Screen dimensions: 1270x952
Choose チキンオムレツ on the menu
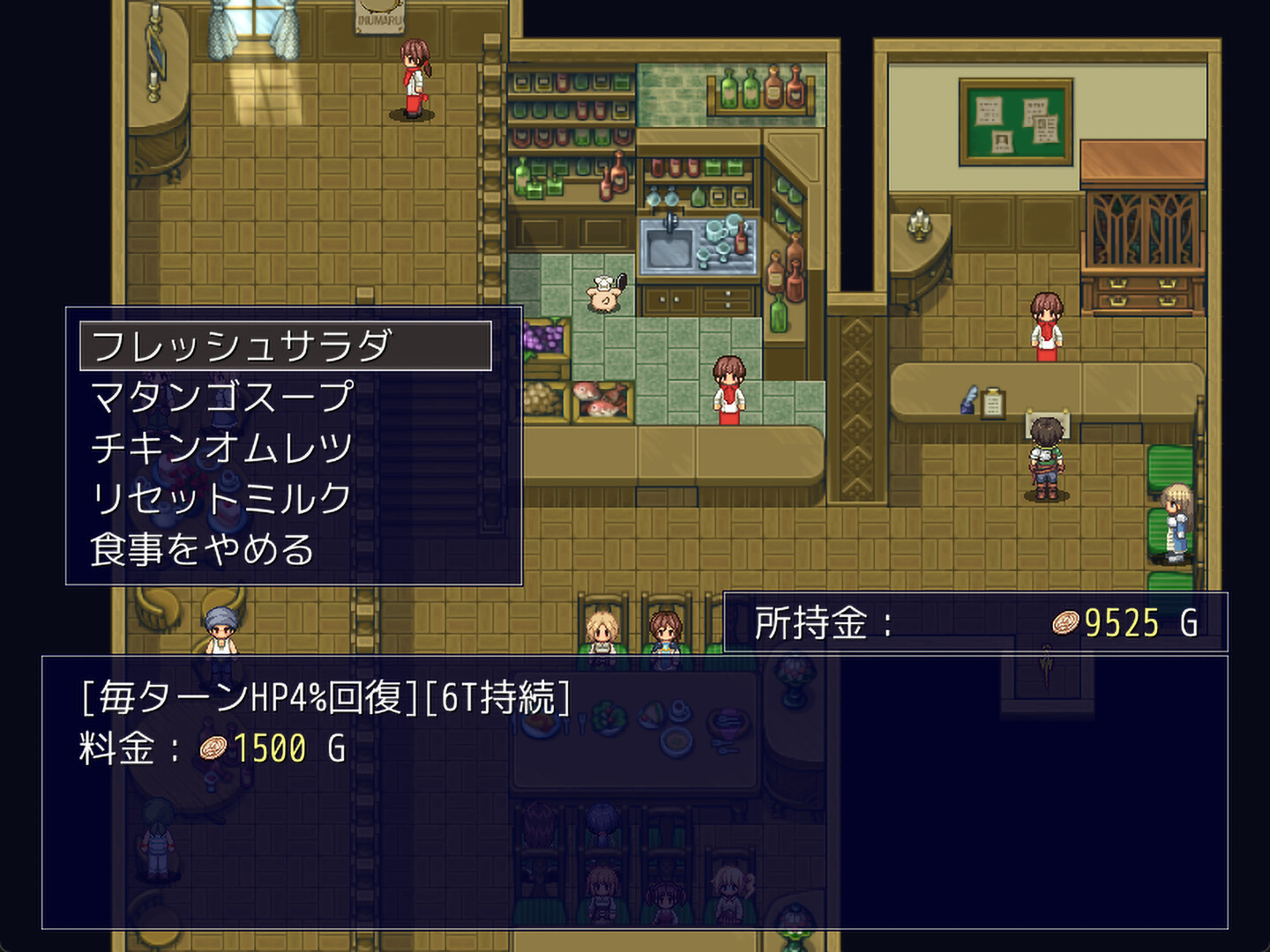tap(220, 446)
